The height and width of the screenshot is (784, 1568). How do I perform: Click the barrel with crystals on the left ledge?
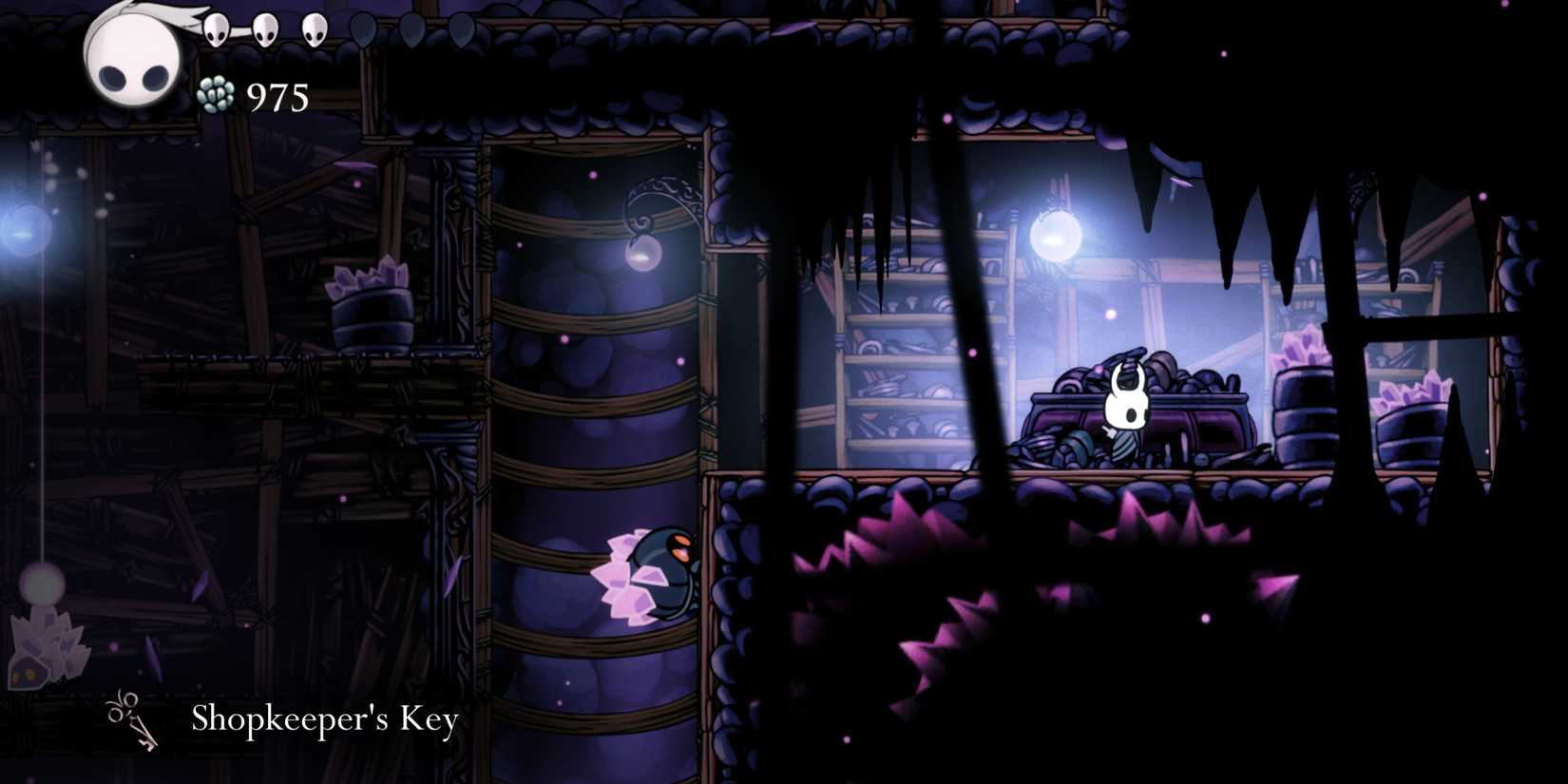[371, 314]
